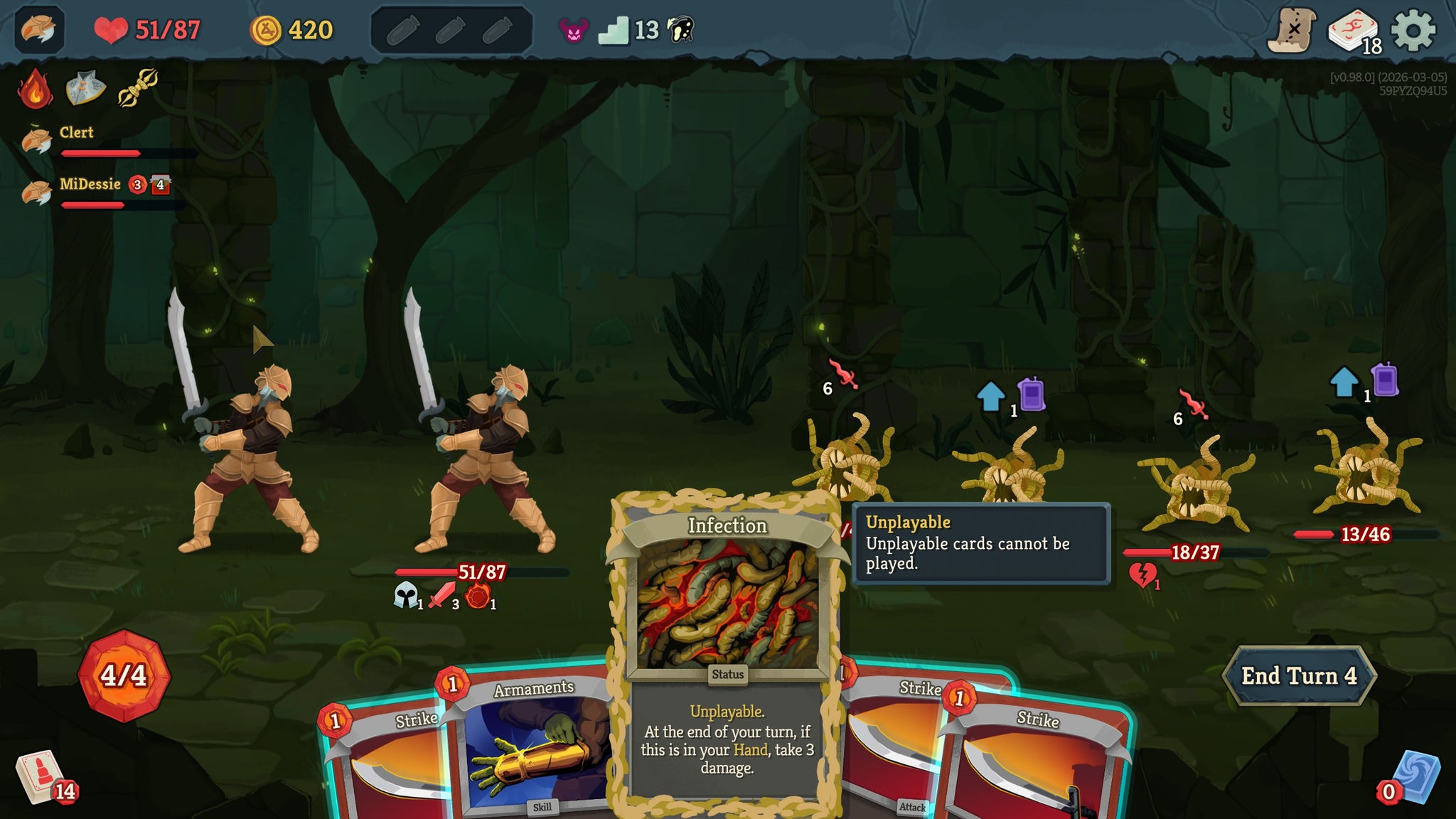Inspect the silver armor relic
Image resolution: width=1456 pixels, height=819 pixels.
(x=85, y=89)
